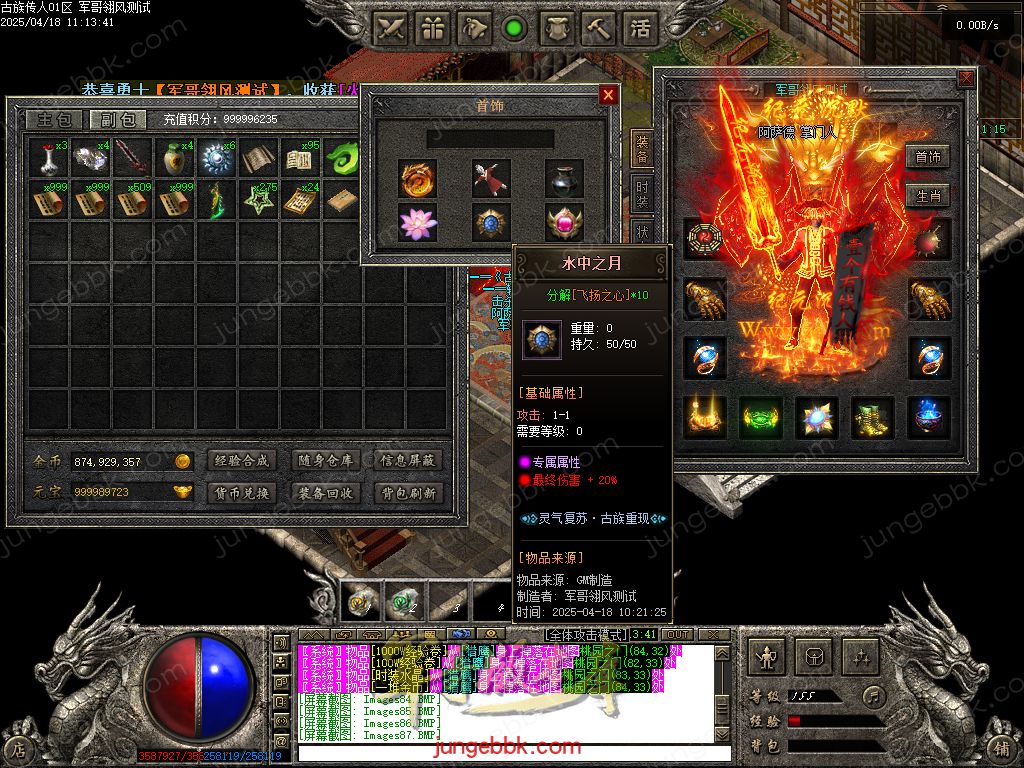
Task: Open the 铺 stall button
Action: click(1004, 748)
